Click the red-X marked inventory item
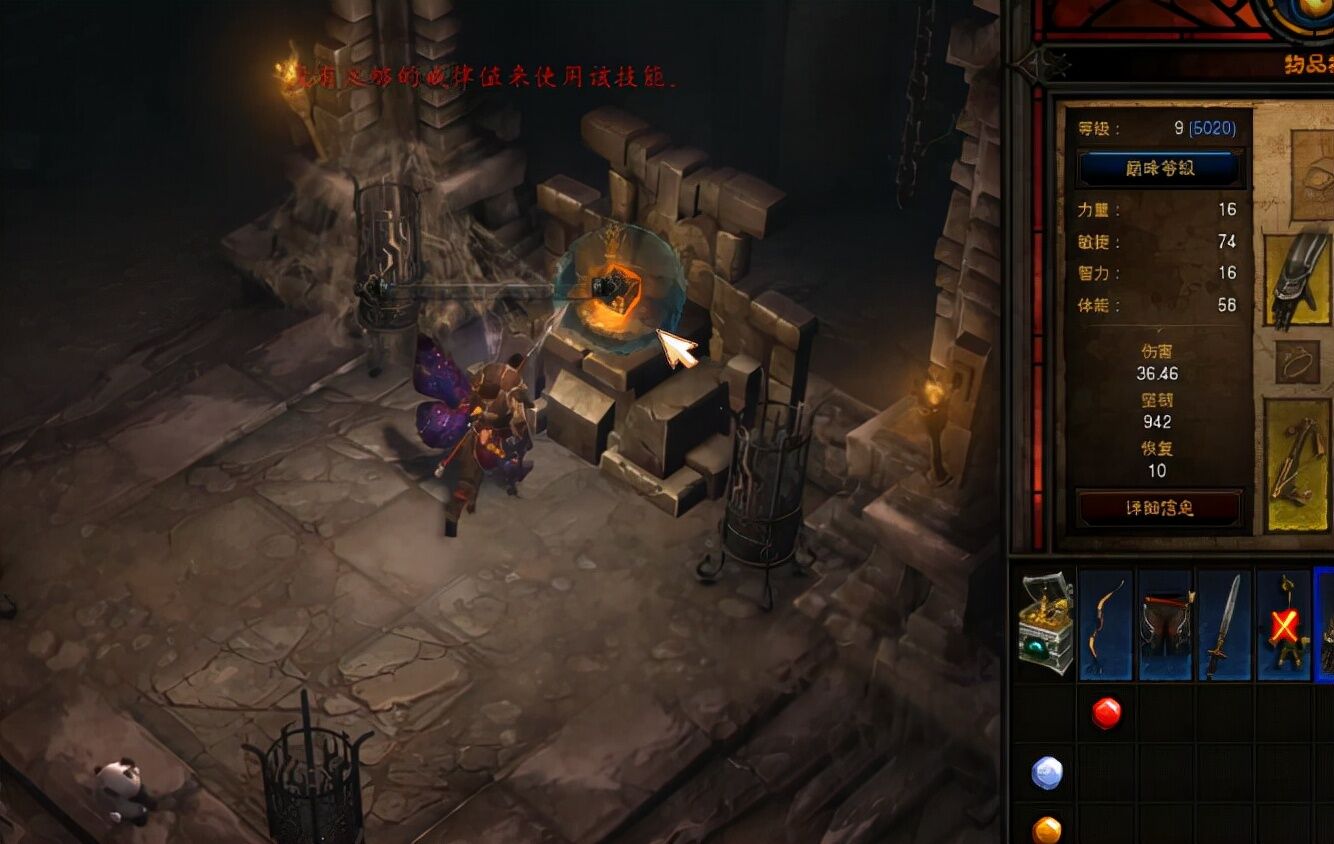 tap(1284, 625)
